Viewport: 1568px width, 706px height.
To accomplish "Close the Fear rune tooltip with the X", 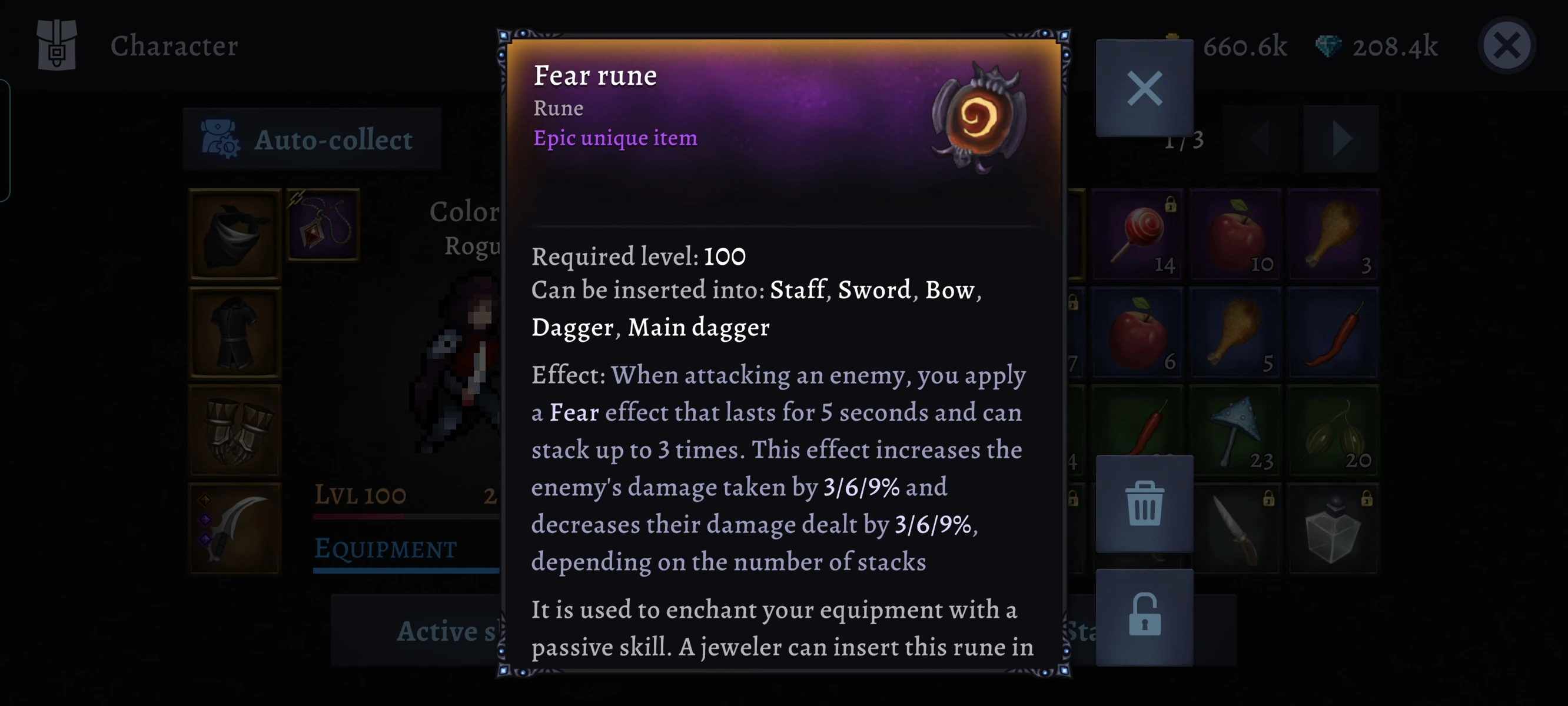I will point(1144,88).
